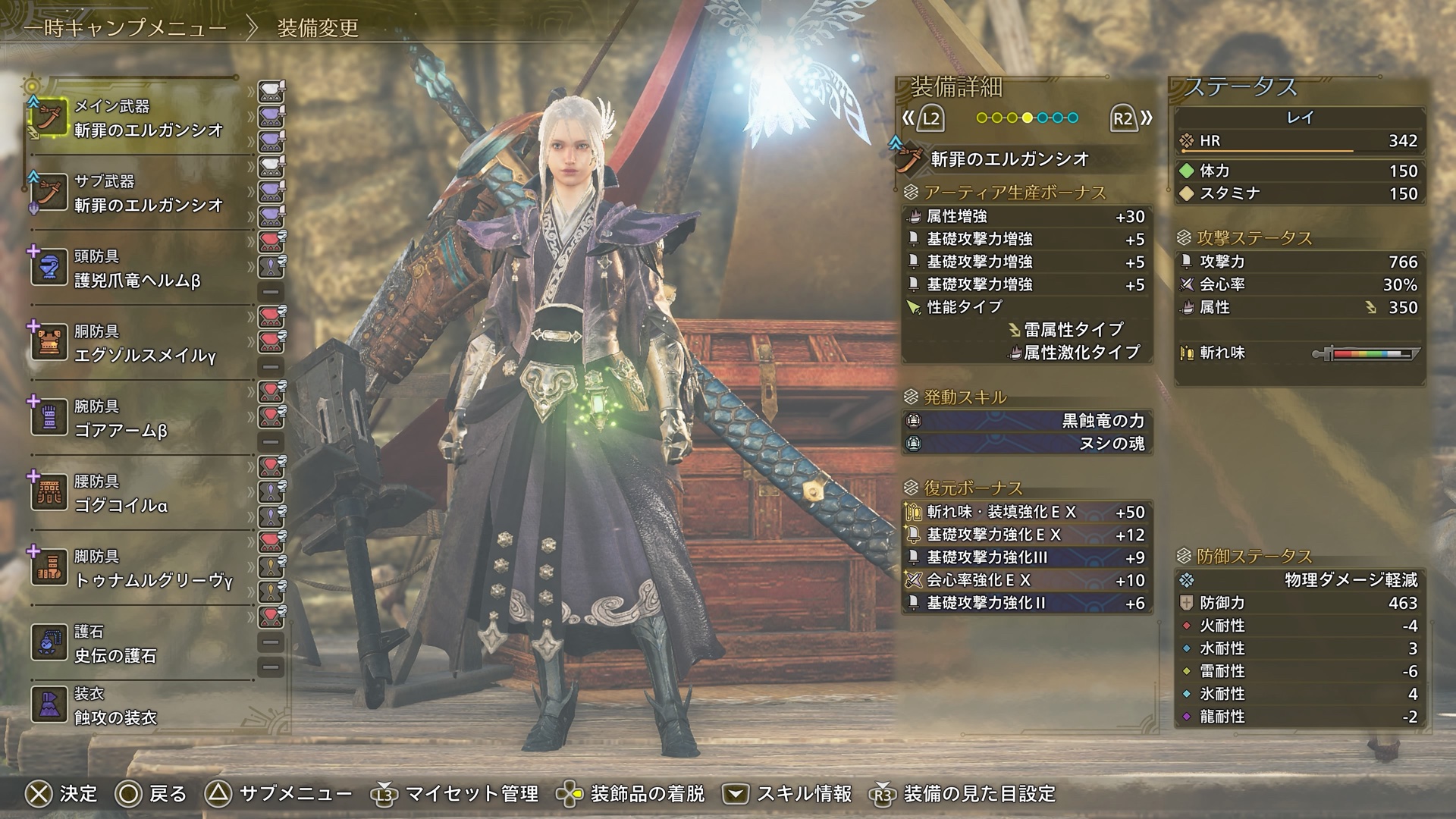1456x819 pixels.
Task: Click the 斬れ味・装填強化EX restoration bonus
Action: tap(1028, 512)
